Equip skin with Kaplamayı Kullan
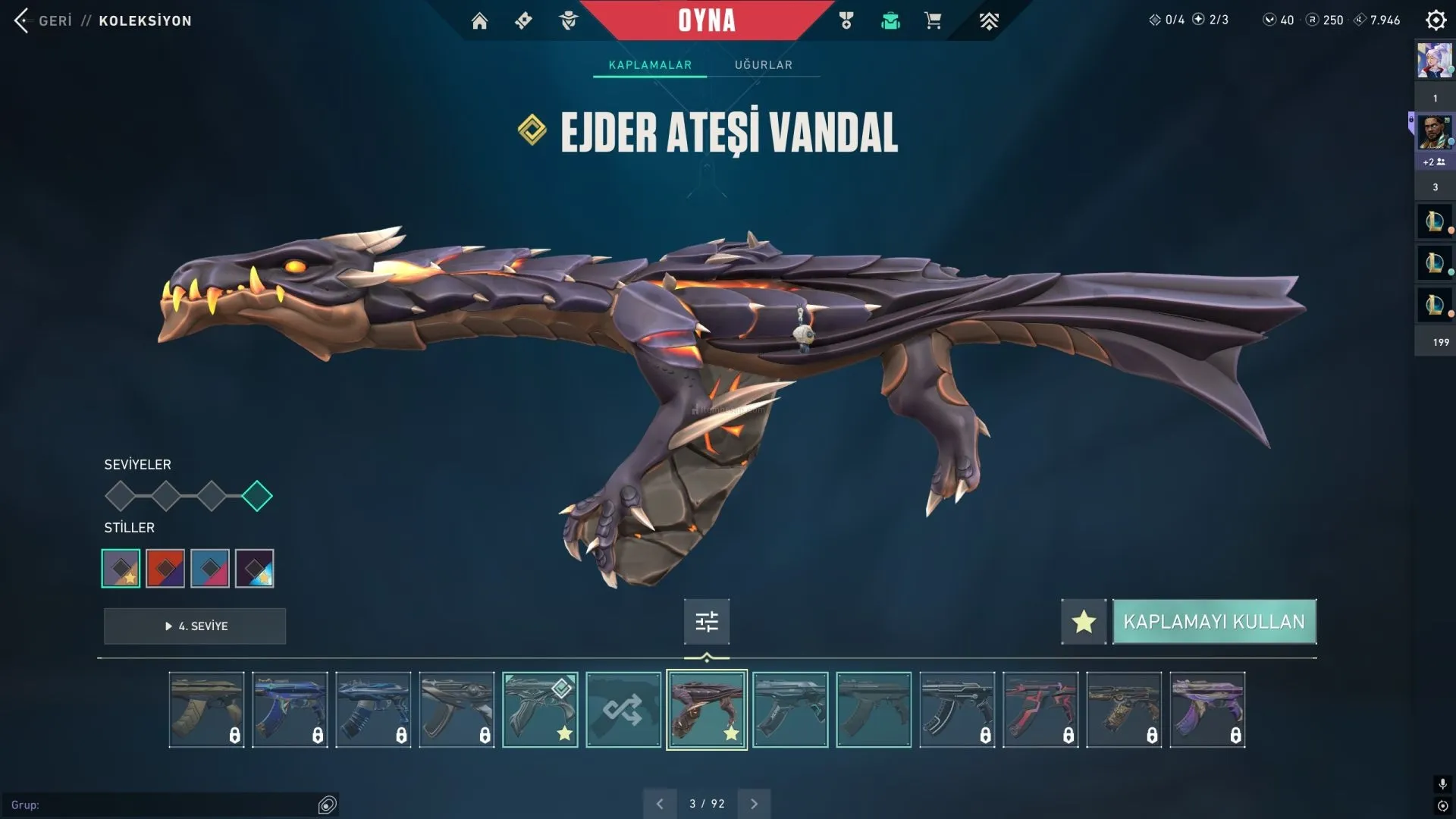This screenshot has height=819, width=1456. 1213,622
